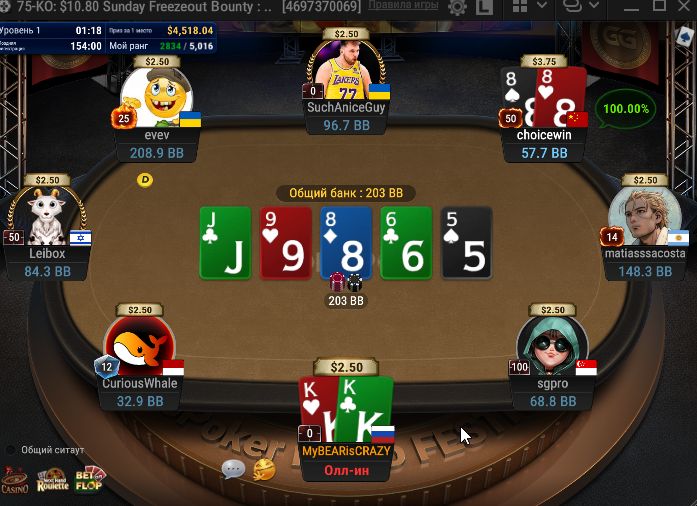This screenshot has width=697, height=506.
Task: Select sgpro's player avatar
Action: (x=550, y=347)
